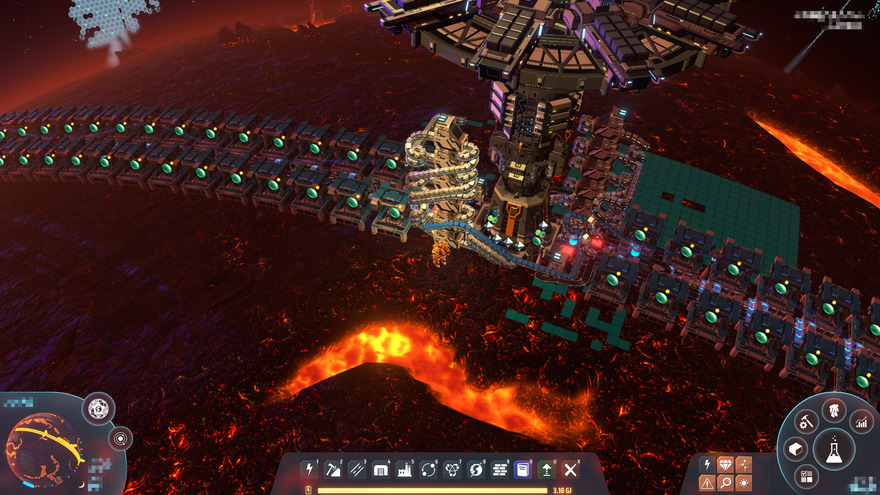Toggle the warning triangle display icon
880x495 pixels.
[707, 483]
